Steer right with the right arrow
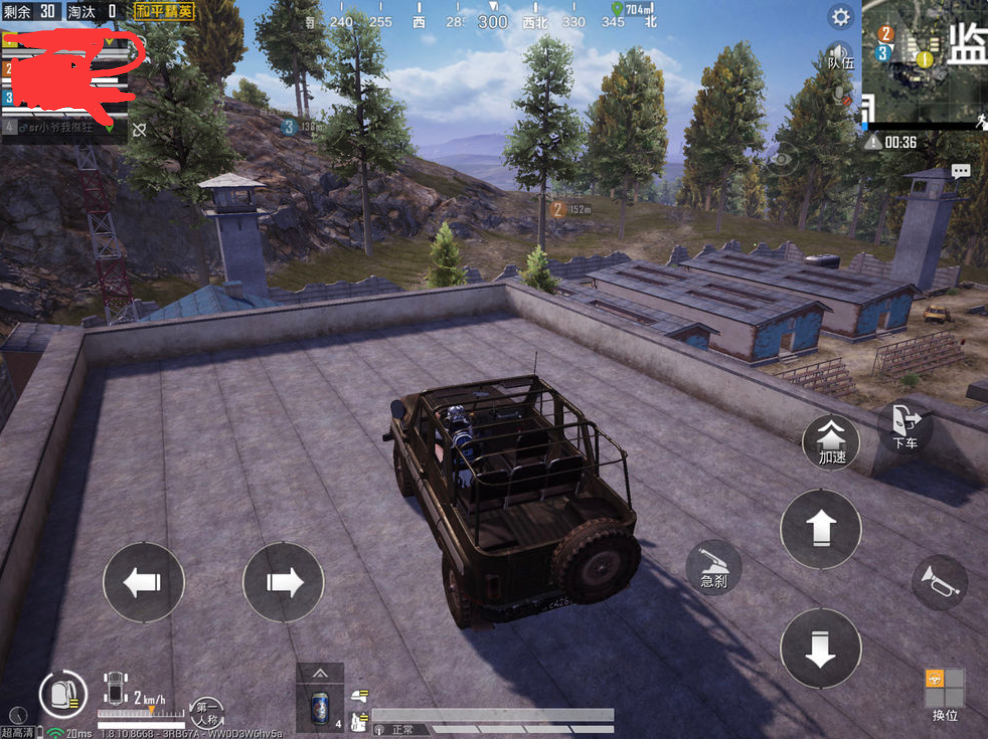 (x=284, y=582)
